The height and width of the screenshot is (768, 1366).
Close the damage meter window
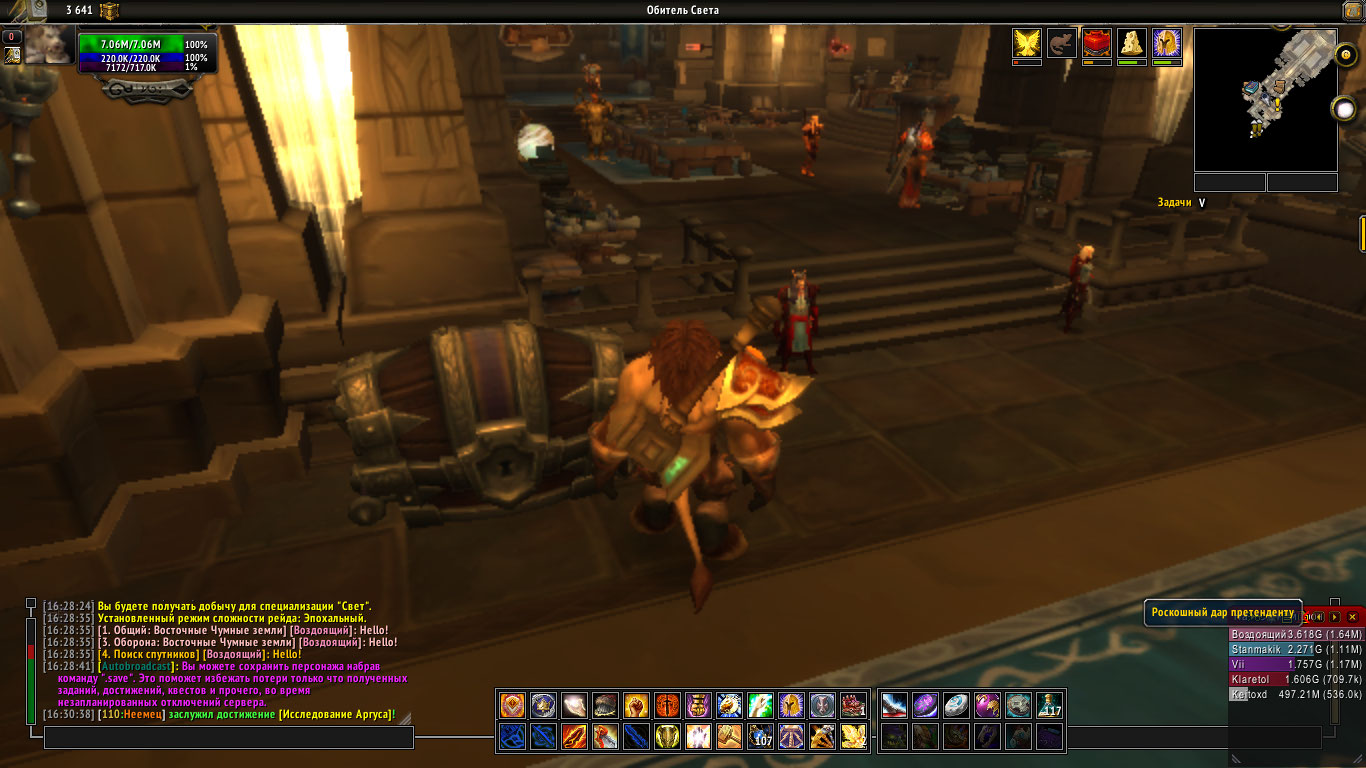tap(1352, 617)
